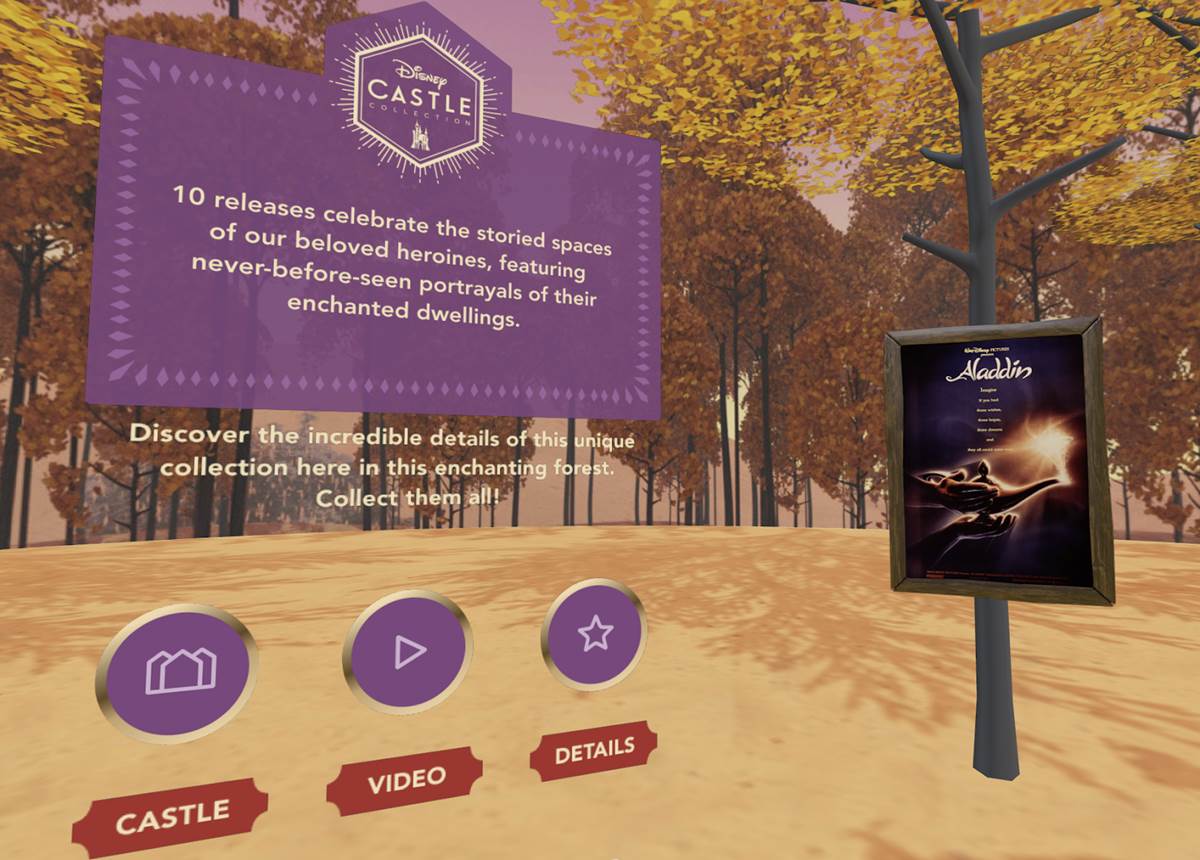Open the Castle view with the house icon
Viewport: 1200px width, 860px height.
point(177,671)
